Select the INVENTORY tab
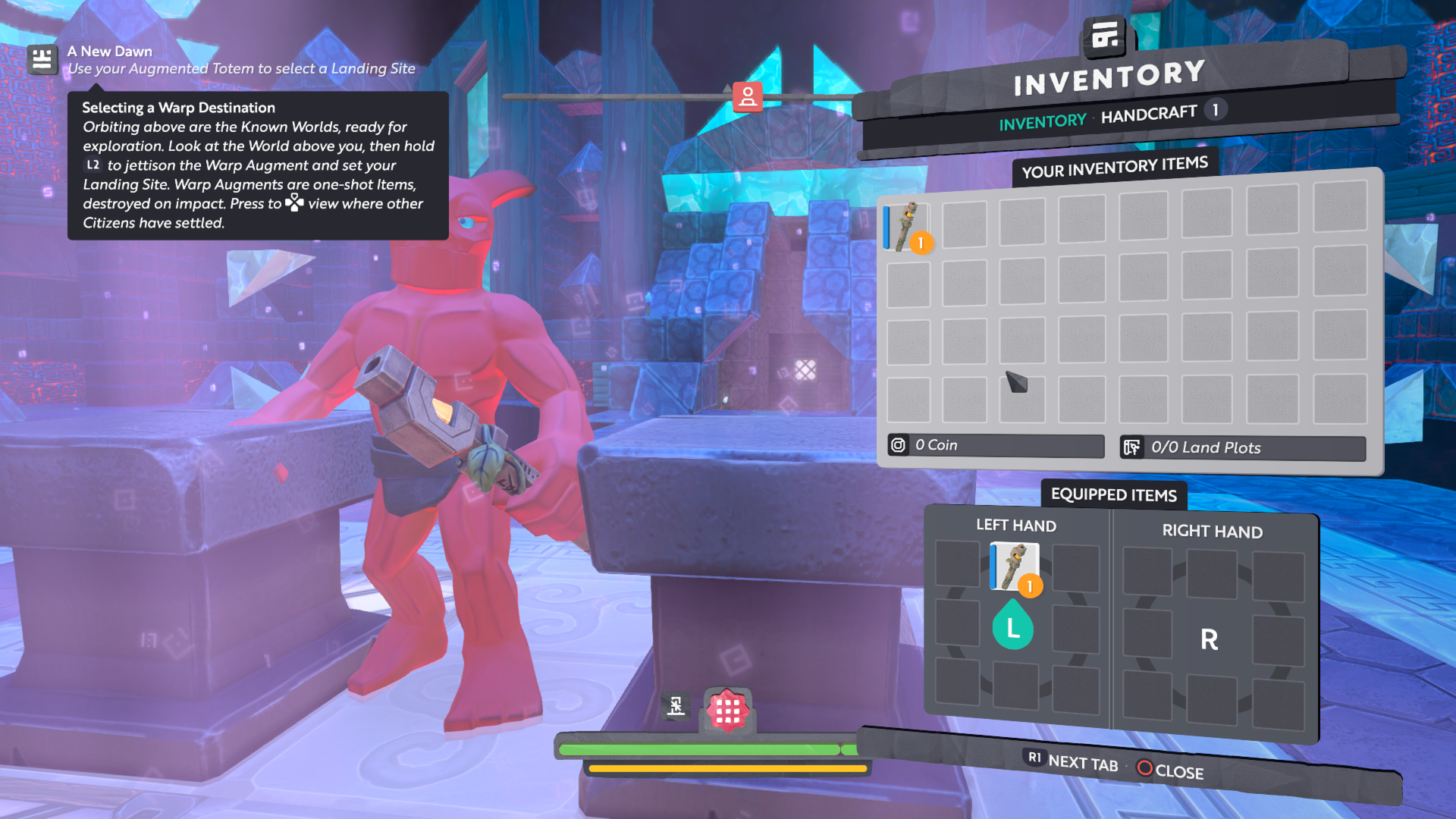 (x=1042, y=121)
